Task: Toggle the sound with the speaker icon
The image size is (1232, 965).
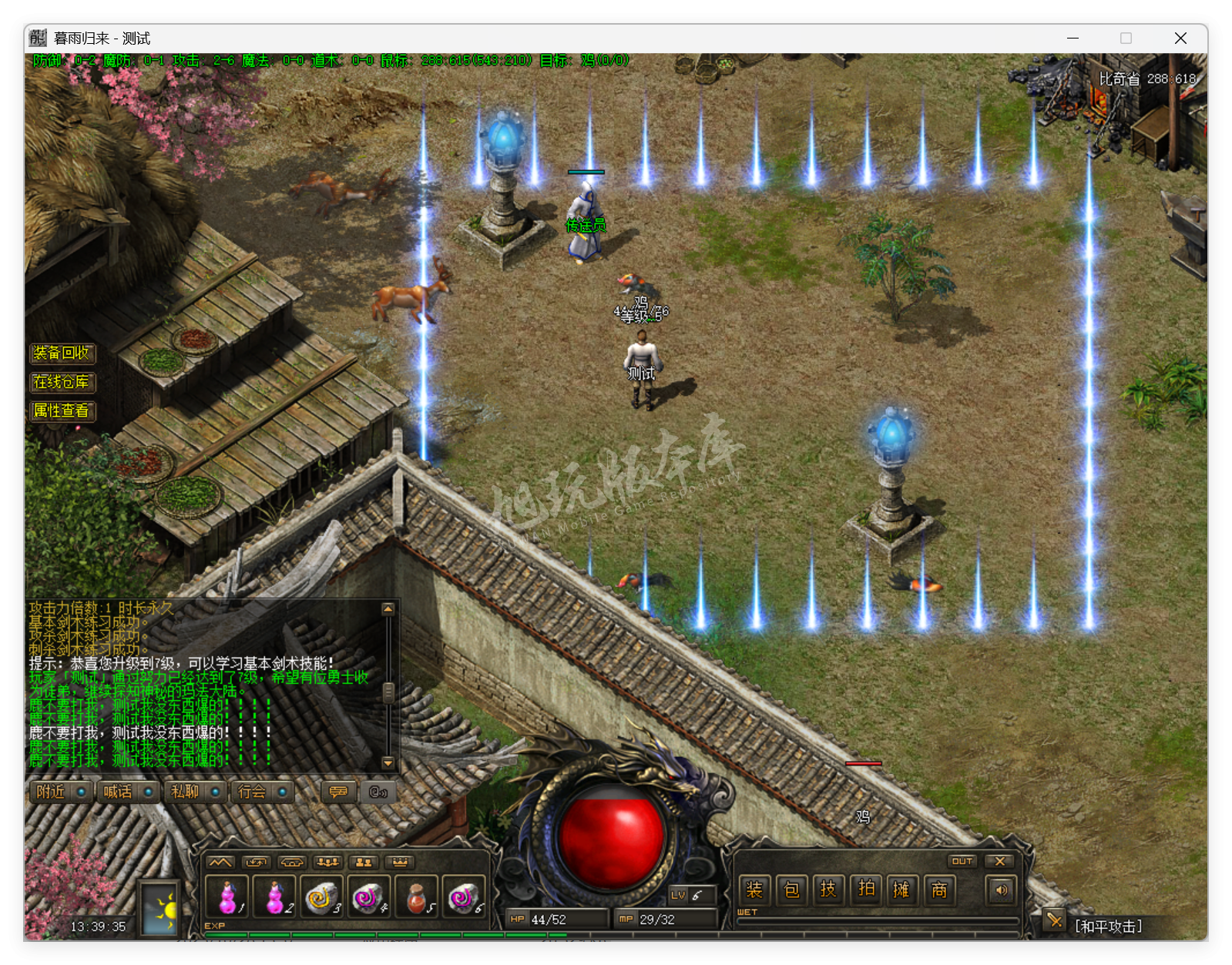Action: pyautogui.click(x=1000, y=890)
